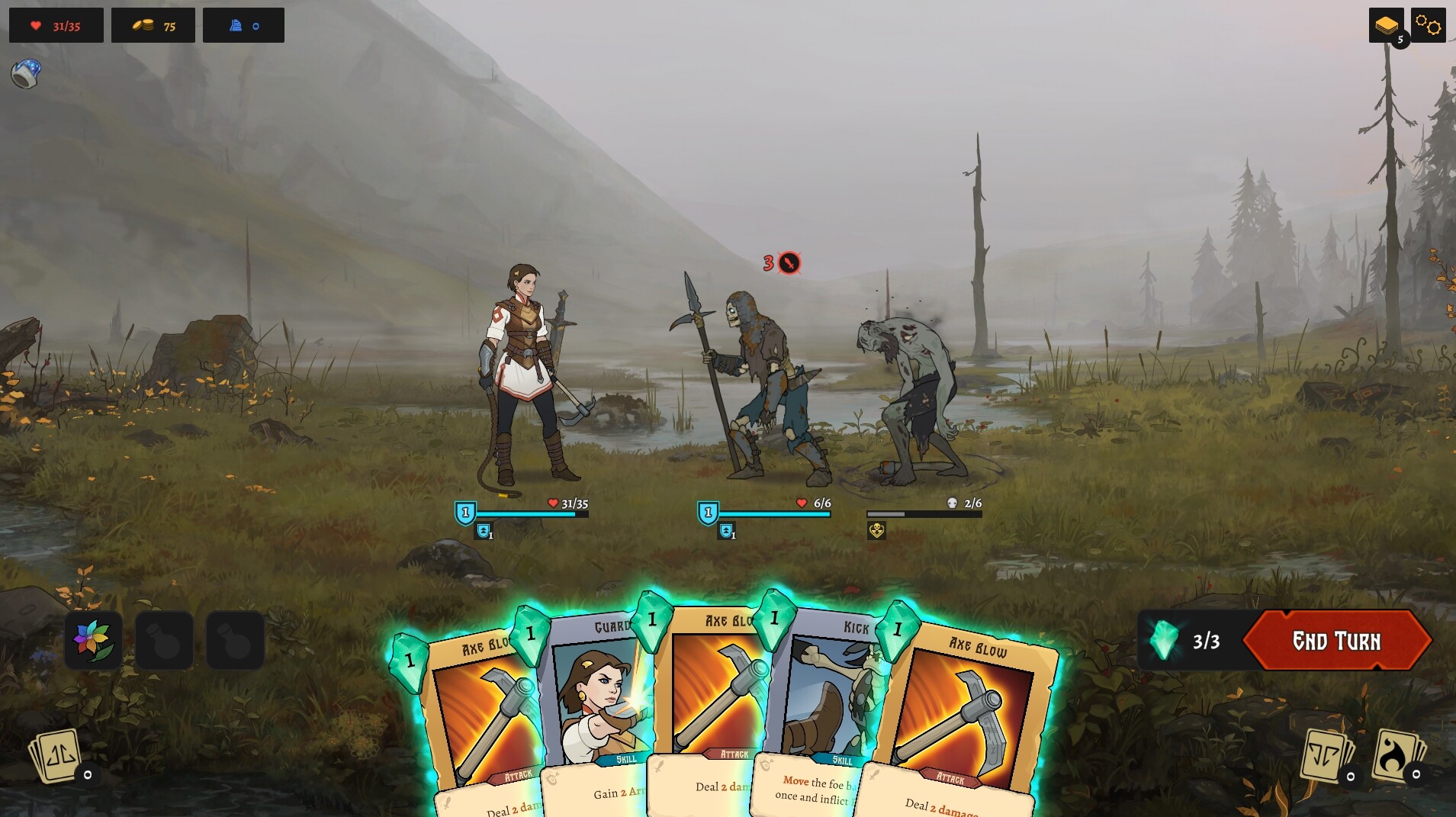
Task: Click the zombie's health bar showing 2/6
Action: (x=925, y=513)
